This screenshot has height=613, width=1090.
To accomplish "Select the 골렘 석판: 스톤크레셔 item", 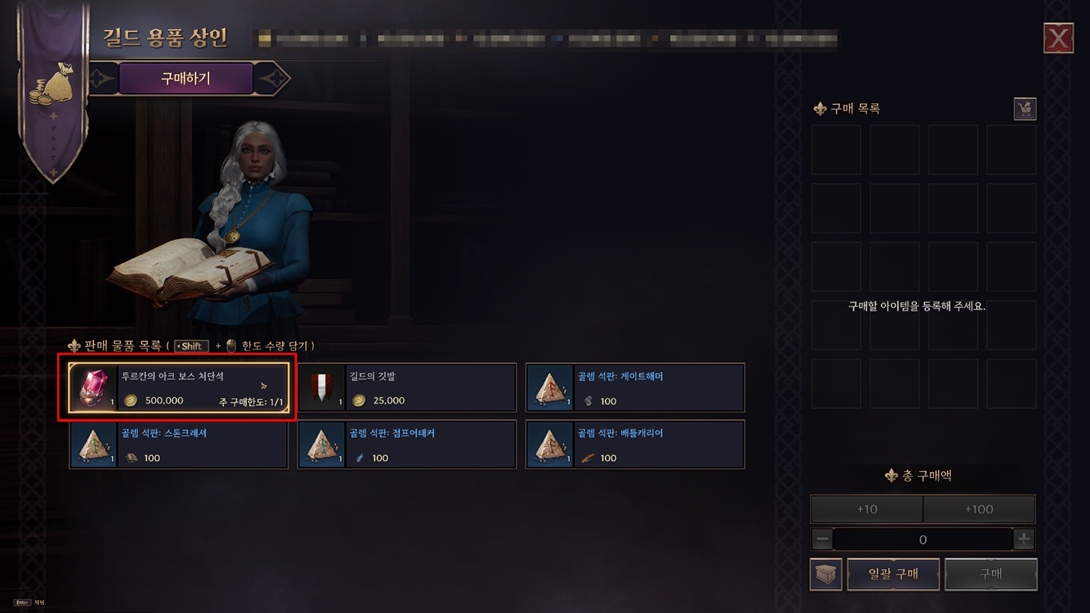I will tap(179, 445).
